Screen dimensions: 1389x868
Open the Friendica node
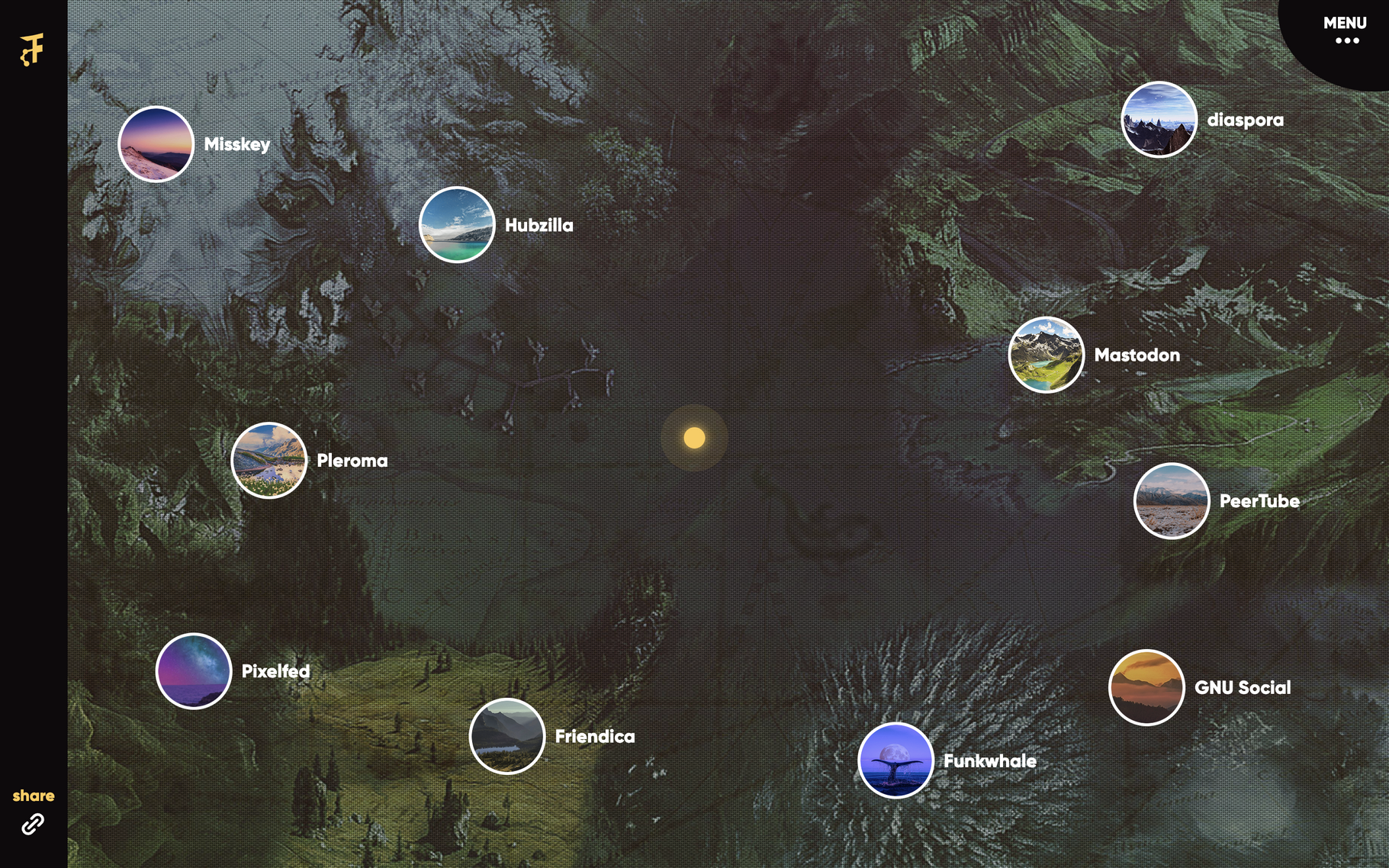[x=507, y=736]
